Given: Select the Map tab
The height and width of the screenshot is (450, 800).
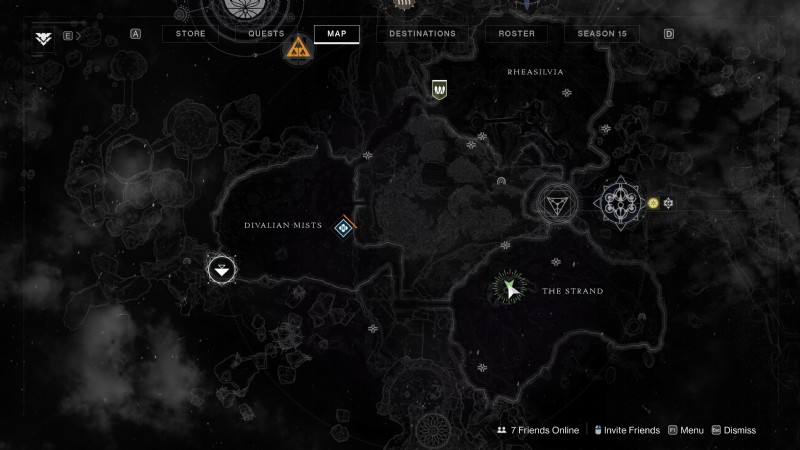Looking at the screenshot, I should coord(337,34).
